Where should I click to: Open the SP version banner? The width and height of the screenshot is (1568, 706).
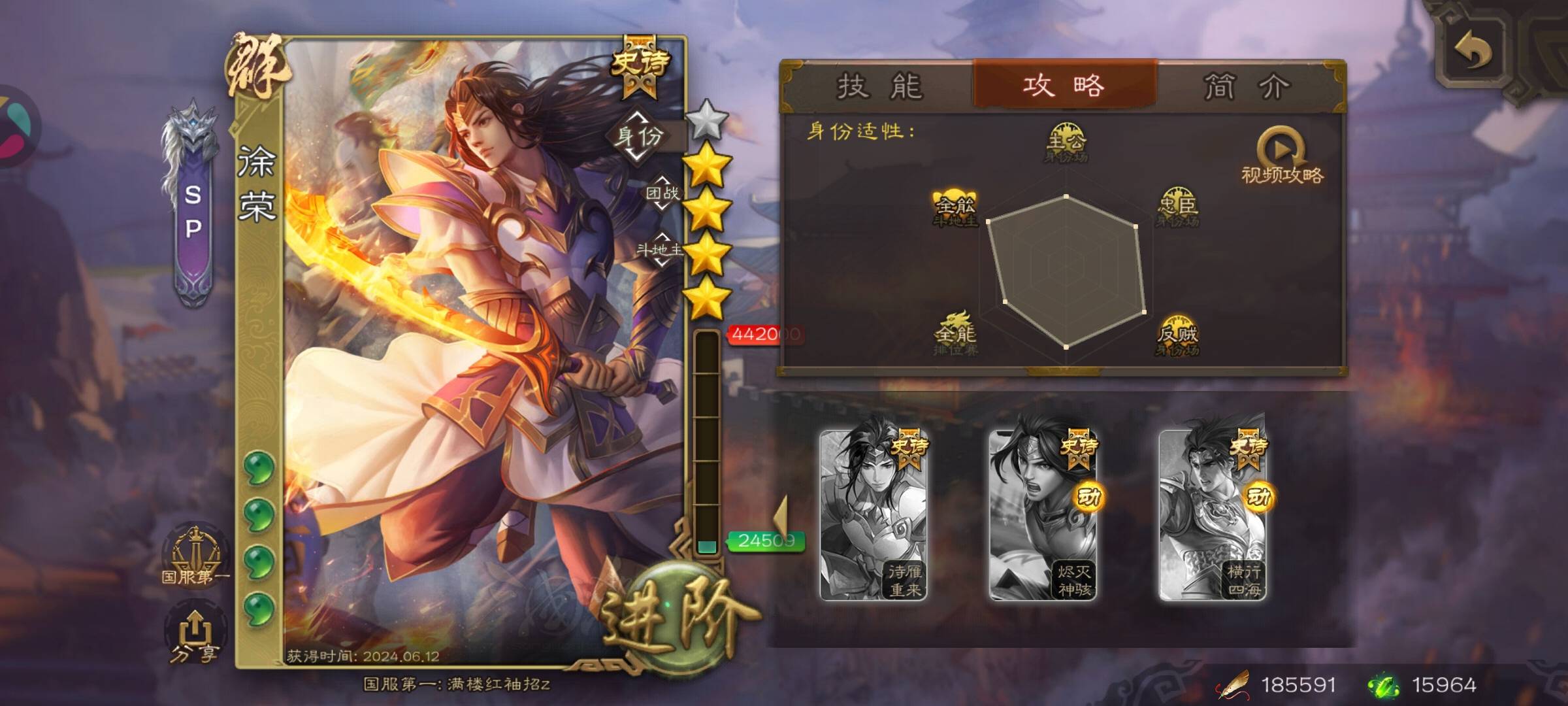tap(193, 209)
